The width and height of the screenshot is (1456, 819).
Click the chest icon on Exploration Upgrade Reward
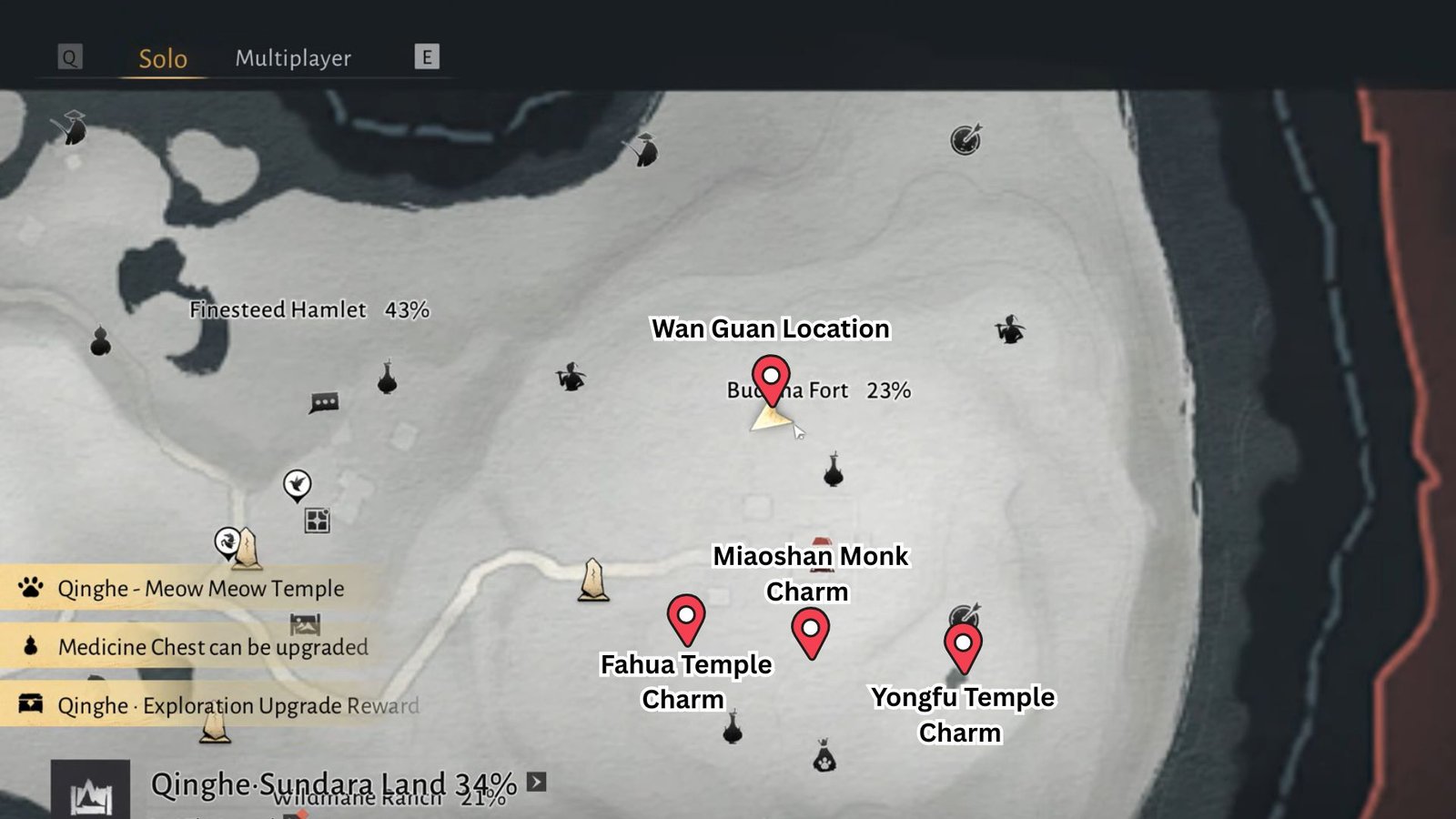click(30, 703)
